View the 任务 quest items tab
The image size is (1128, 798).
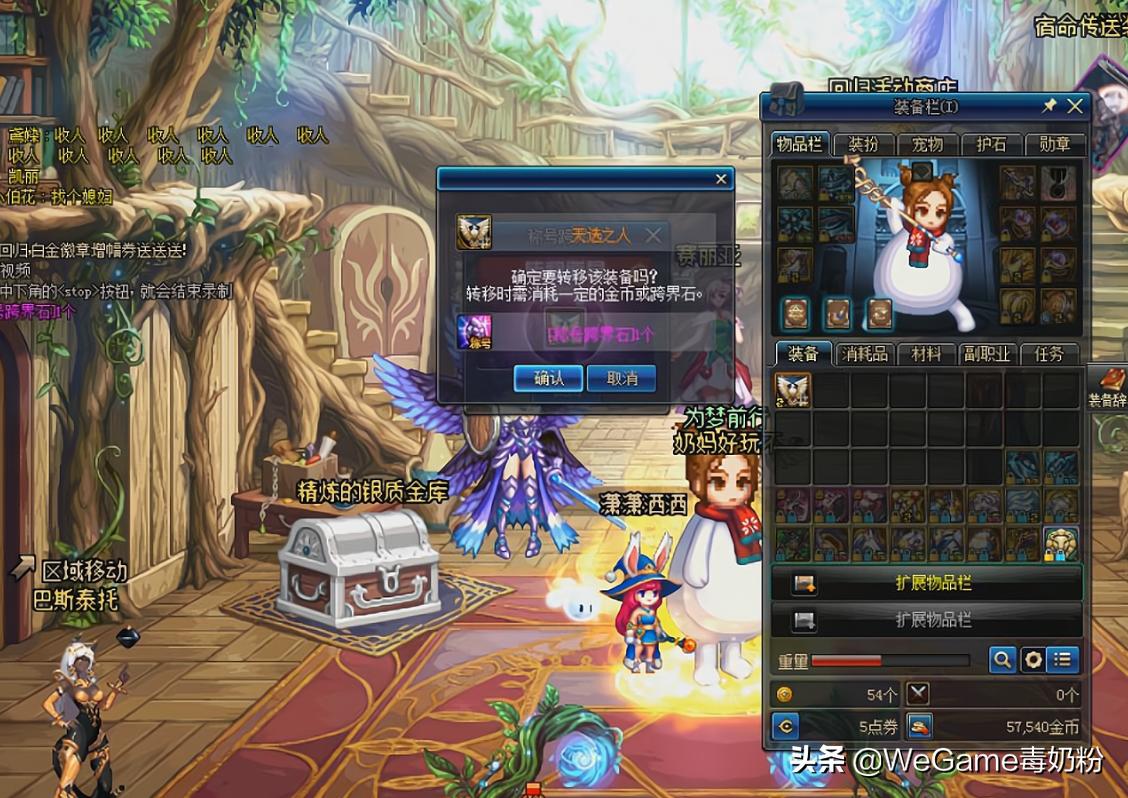point(1049,354)
